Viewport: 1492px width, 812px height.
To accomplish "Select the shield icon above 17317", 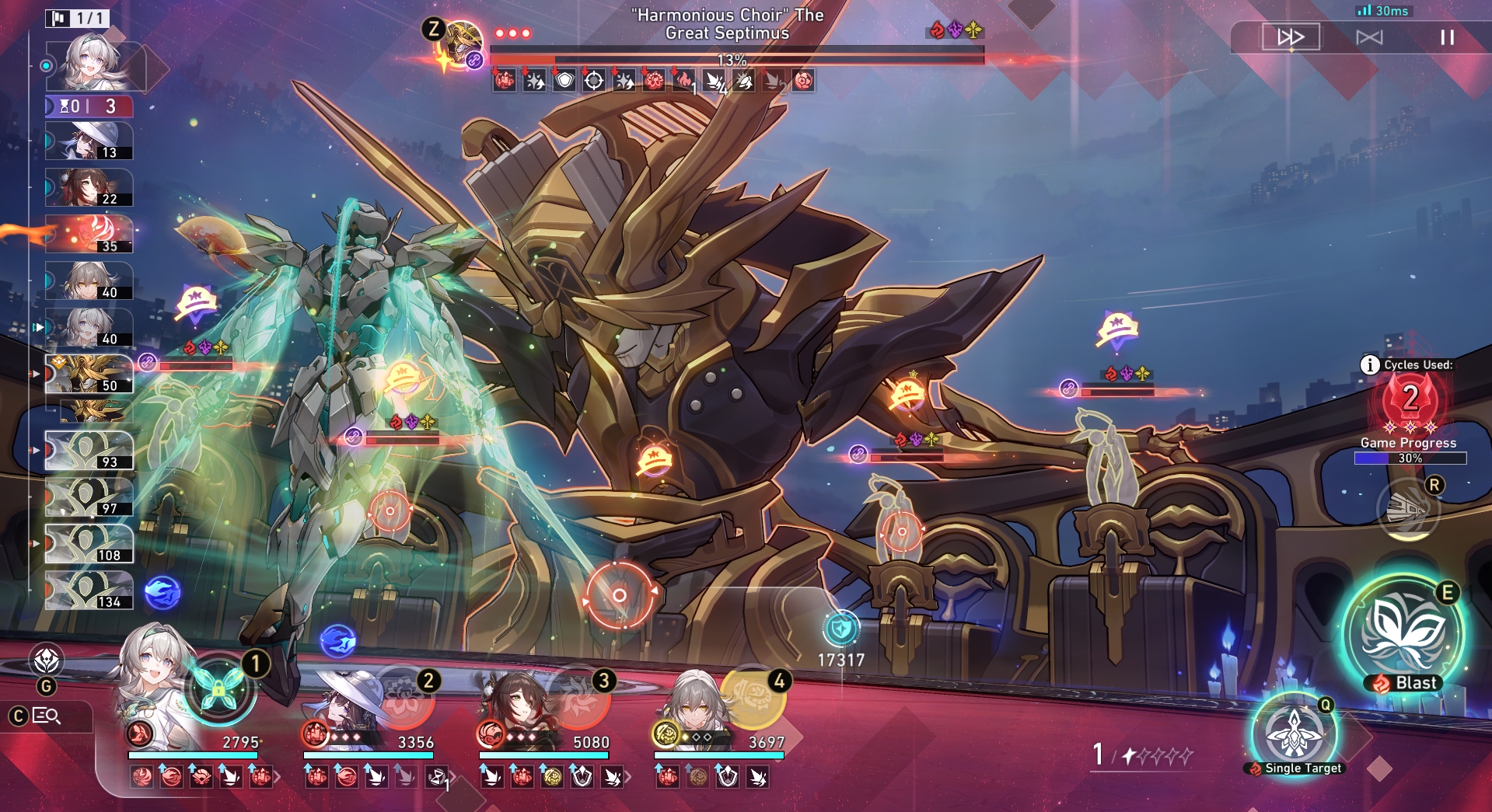I will coord(840,628).
